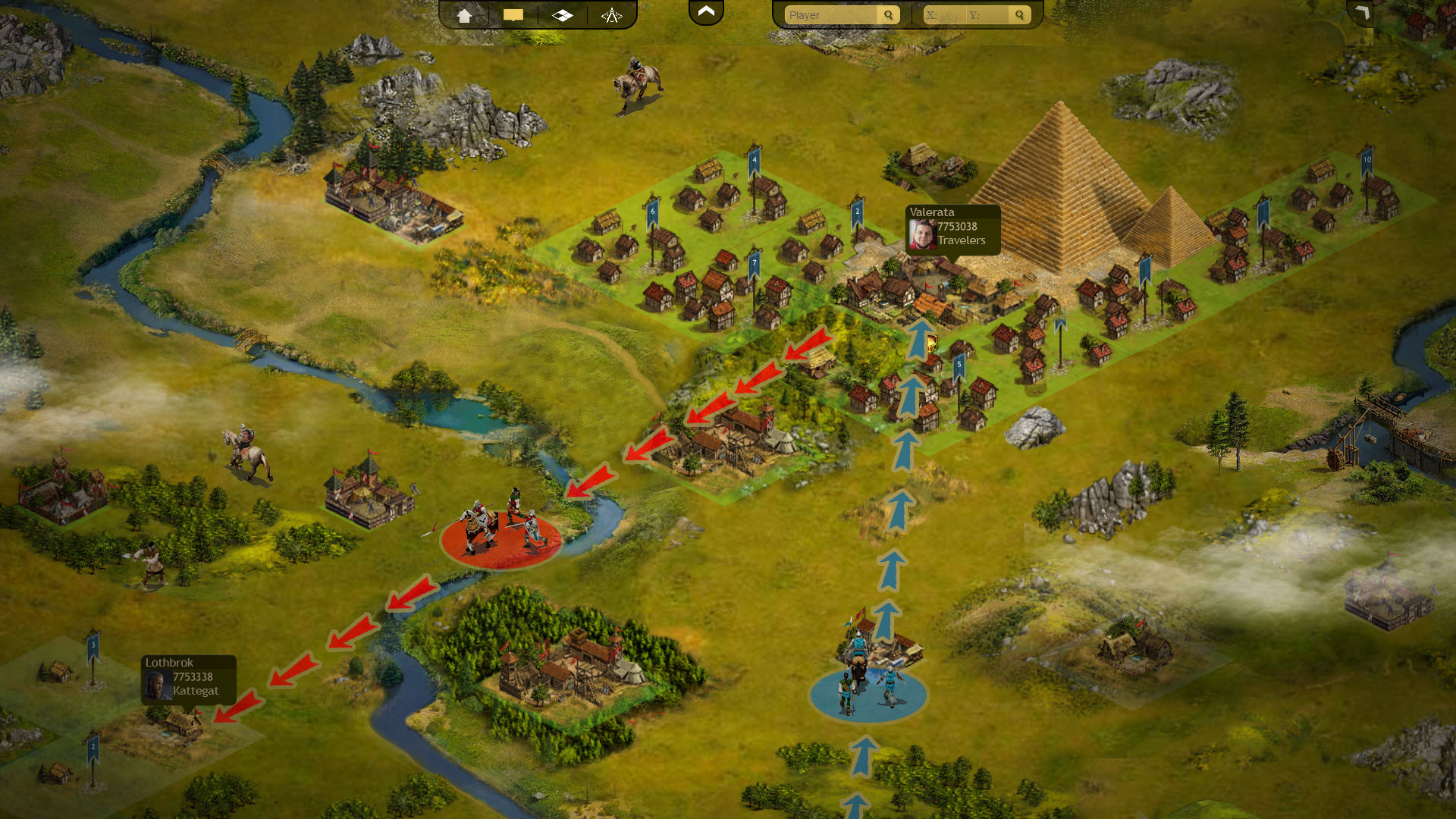Open the messages panel with chat icon

(x=515, y=14)
